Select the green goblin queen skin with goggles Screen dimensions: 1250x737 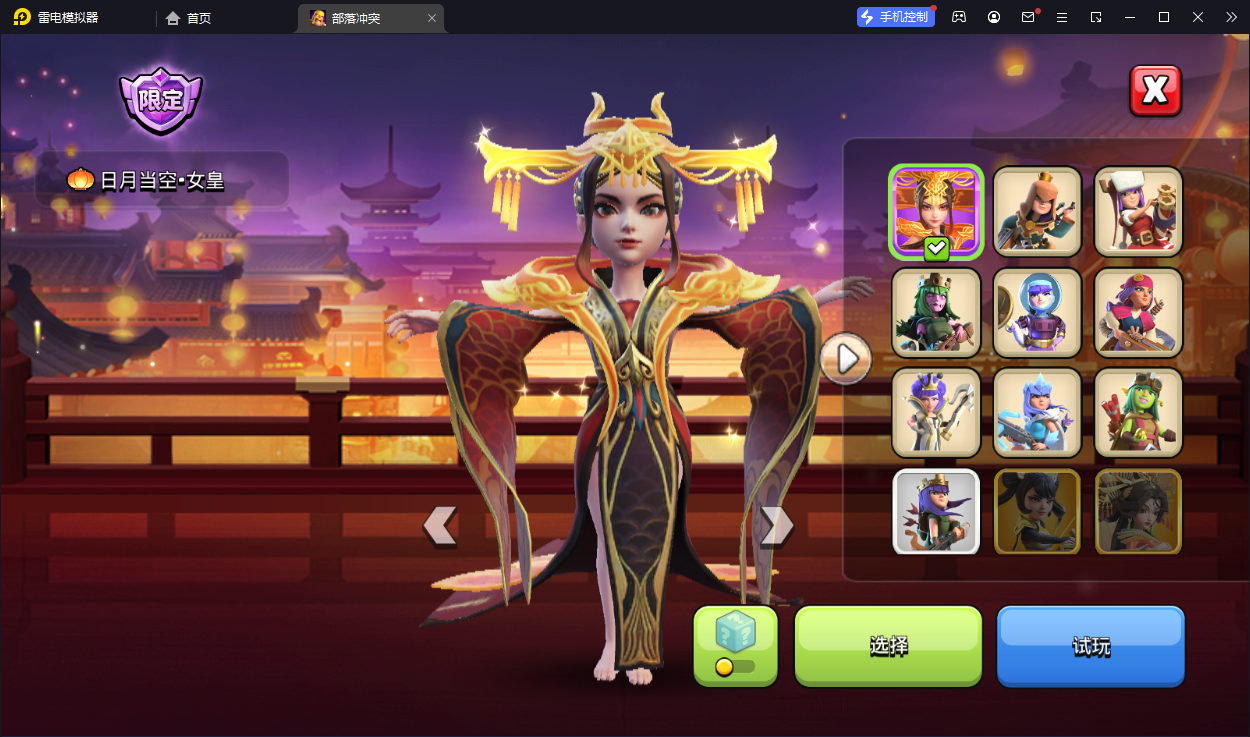point(1138,412)
